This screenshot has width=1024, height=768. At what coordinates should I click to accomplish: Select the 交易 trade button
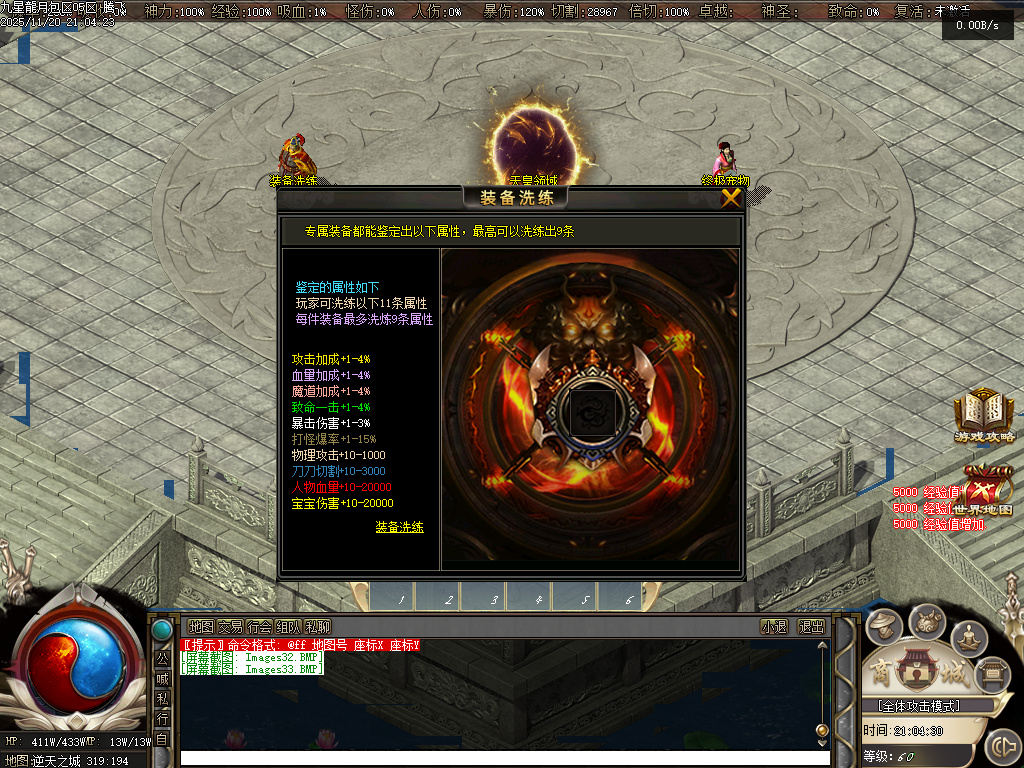tap(230, 627)
